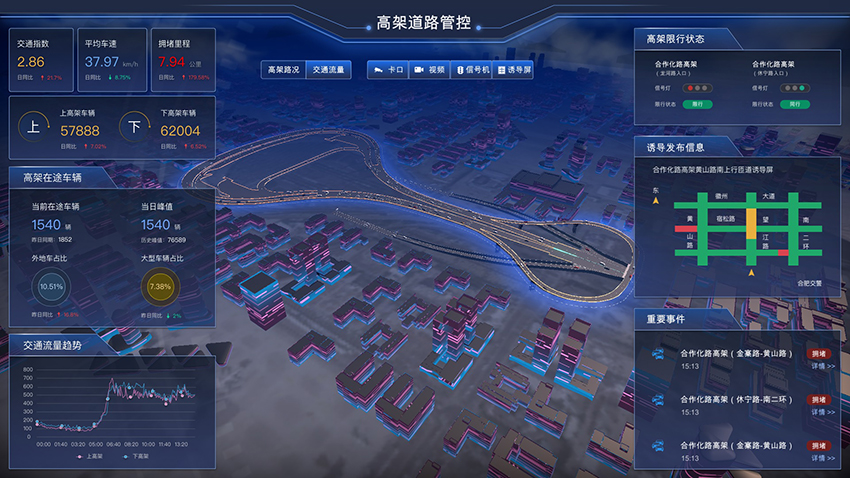Image resolution: width=850 pixels, height=478 pixels.
Task: Click 限行 status for 休宁路入口
Action: [795, 103]
